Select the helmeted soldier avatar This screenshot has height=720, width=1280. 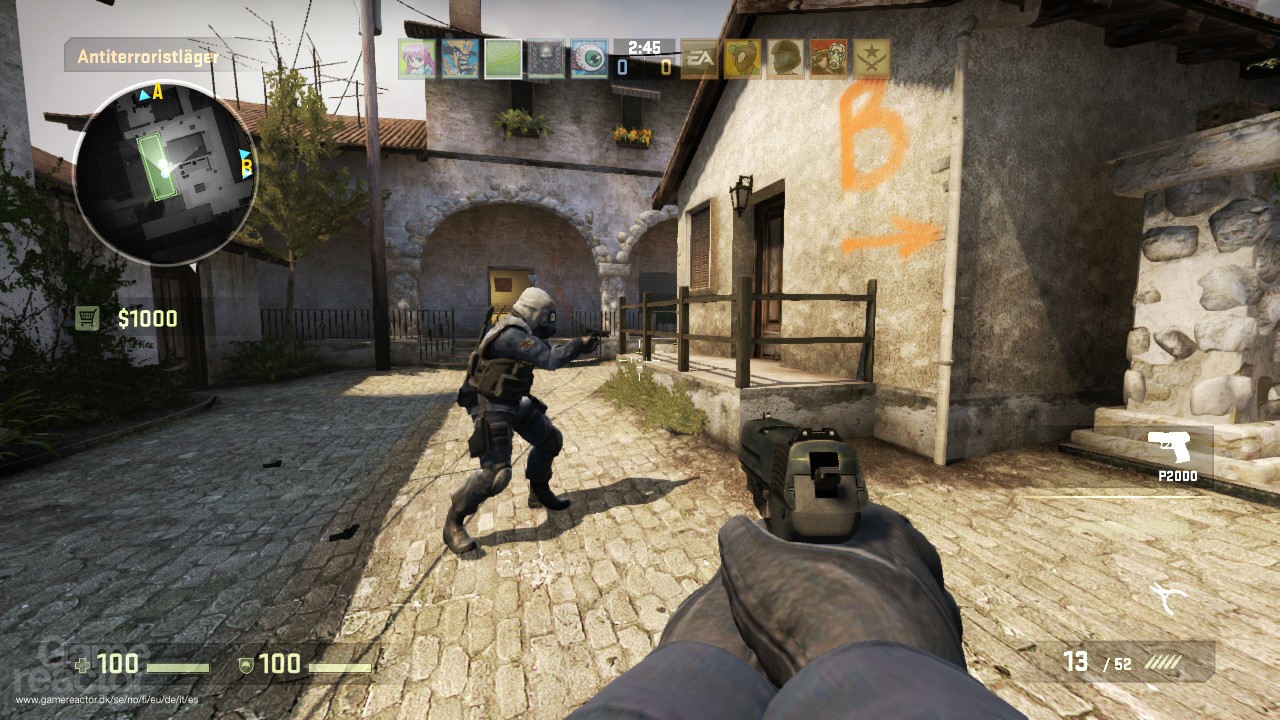pos(787,58)
